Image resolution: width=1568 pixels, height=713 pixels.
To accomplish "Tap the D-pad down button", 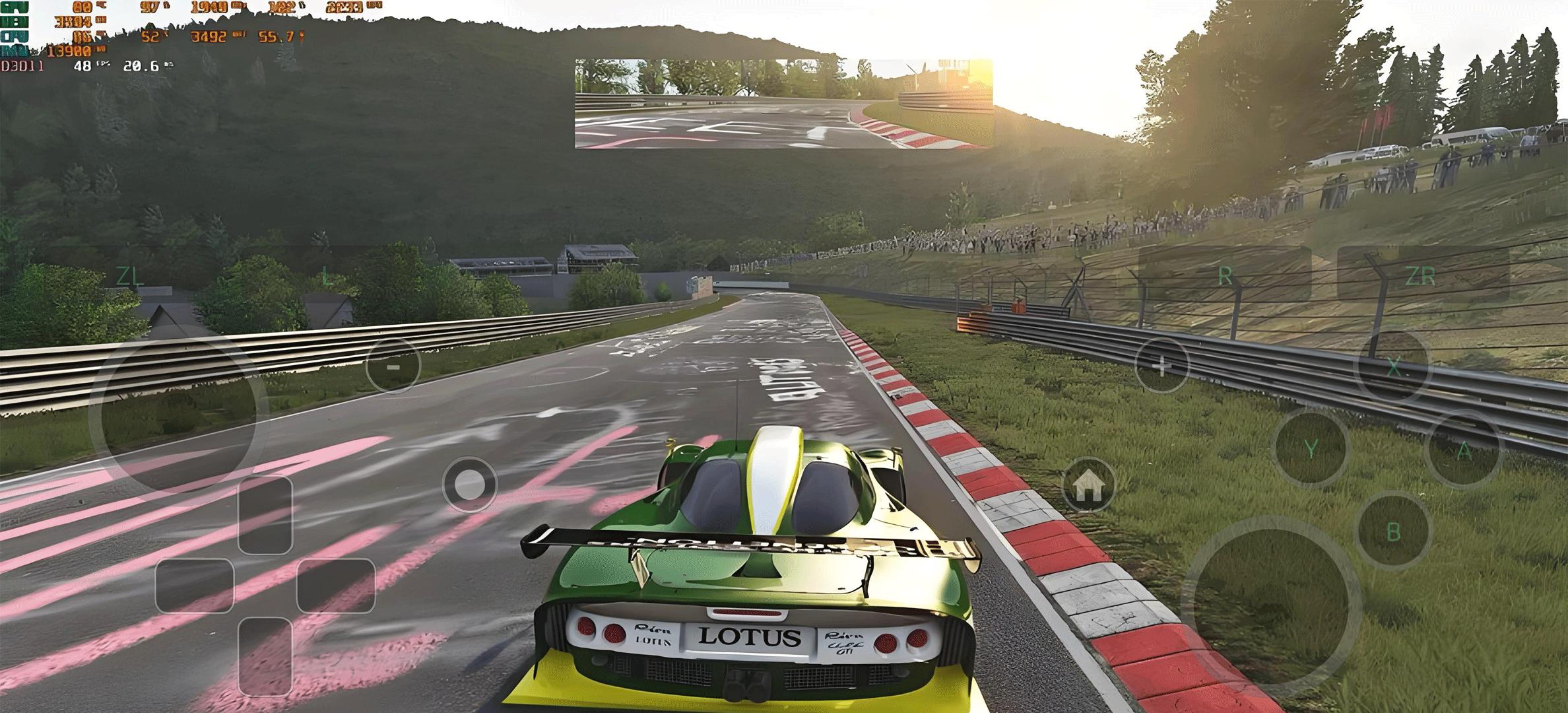I will 265,655.
